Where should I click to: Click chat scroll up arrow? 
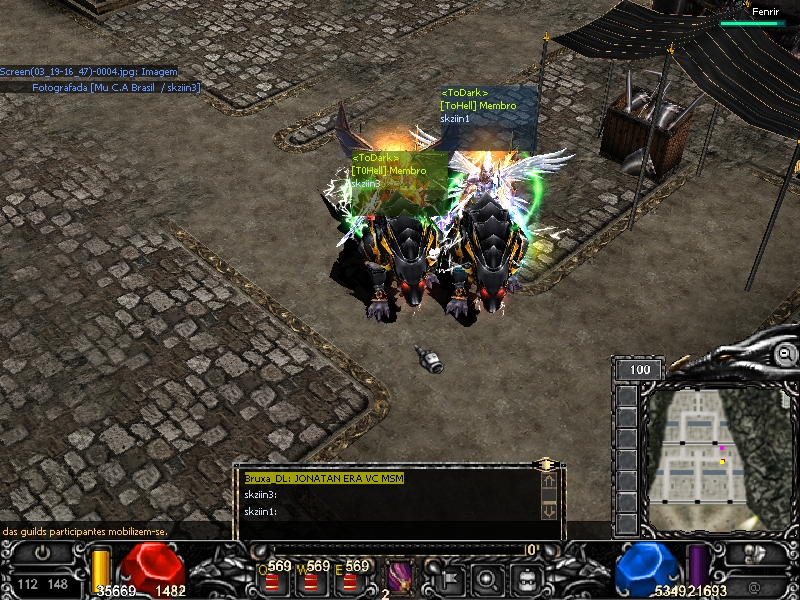click(x=549, y=482)
